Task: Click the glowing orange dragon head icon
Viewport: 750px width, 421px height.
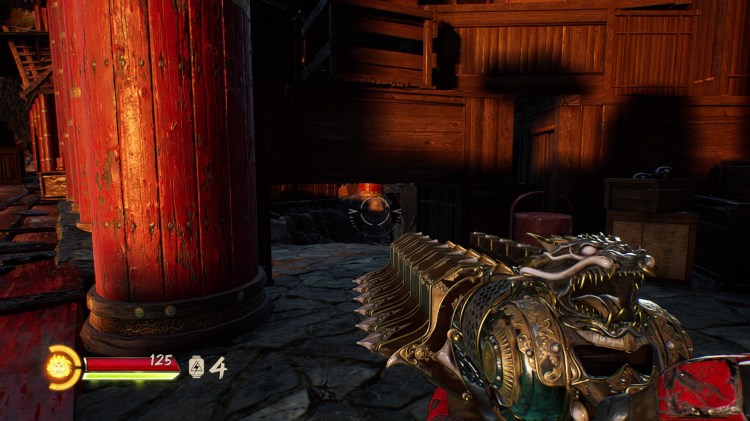Action: [x=62, y=367]
